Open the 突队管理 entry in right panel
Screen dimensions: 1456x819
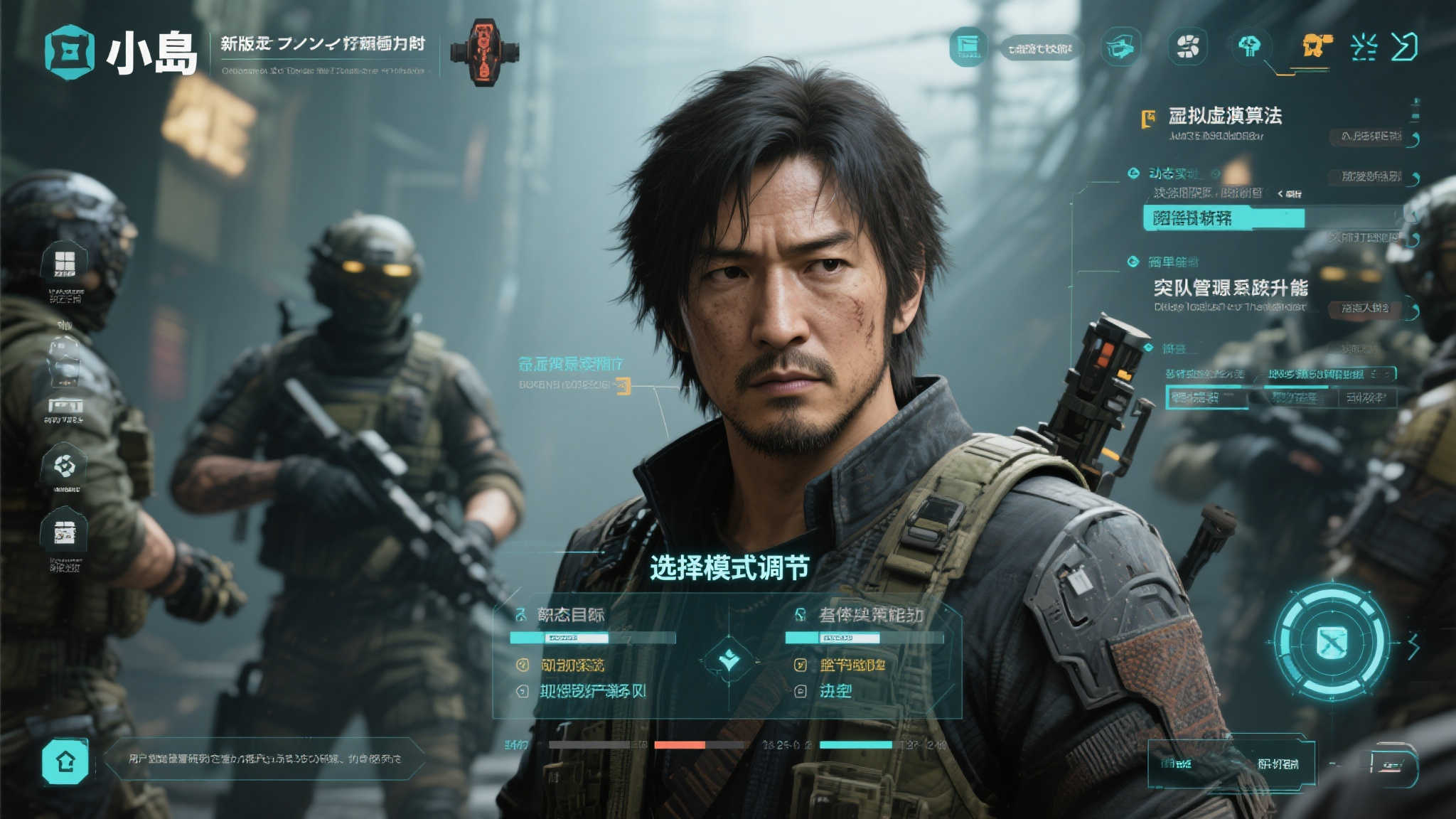coord(1230,288)
